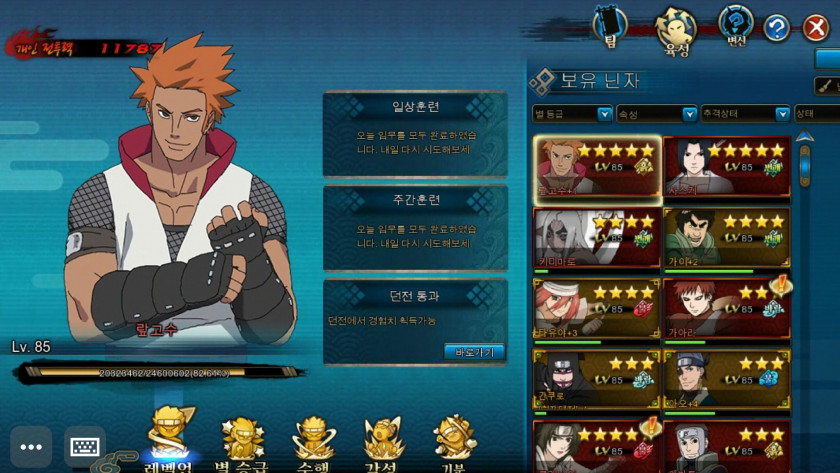Switch to the 변신 tab

click(x=735, y=27)
